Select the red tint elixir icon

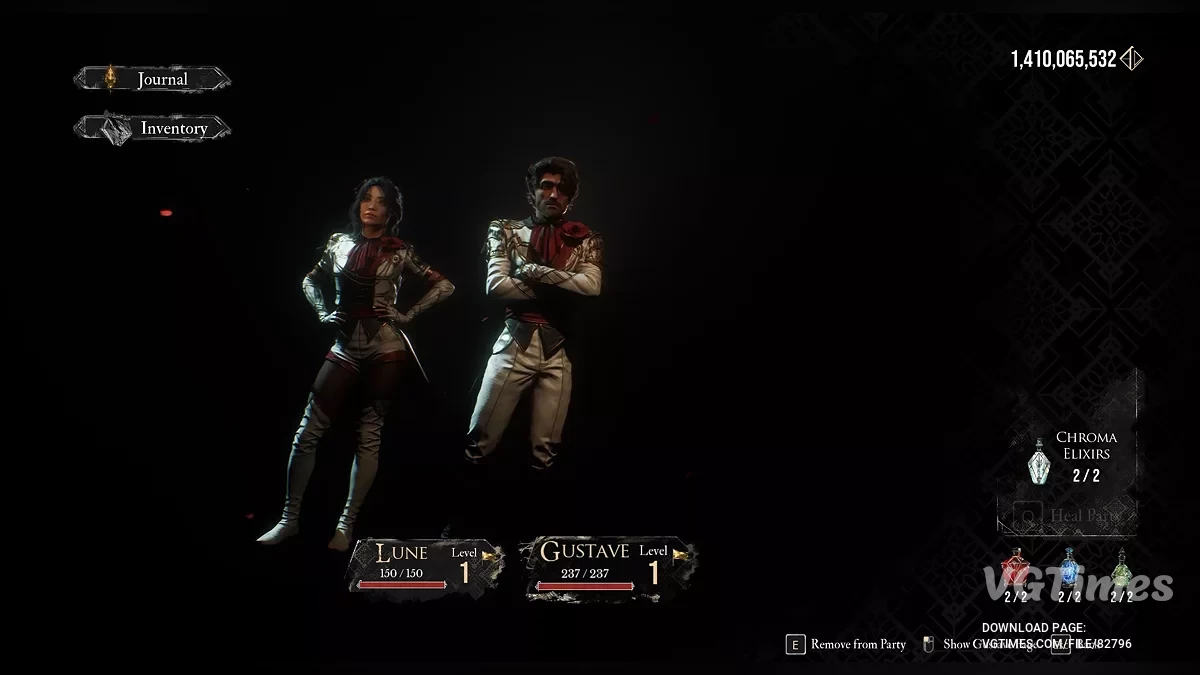point(1016,570)
